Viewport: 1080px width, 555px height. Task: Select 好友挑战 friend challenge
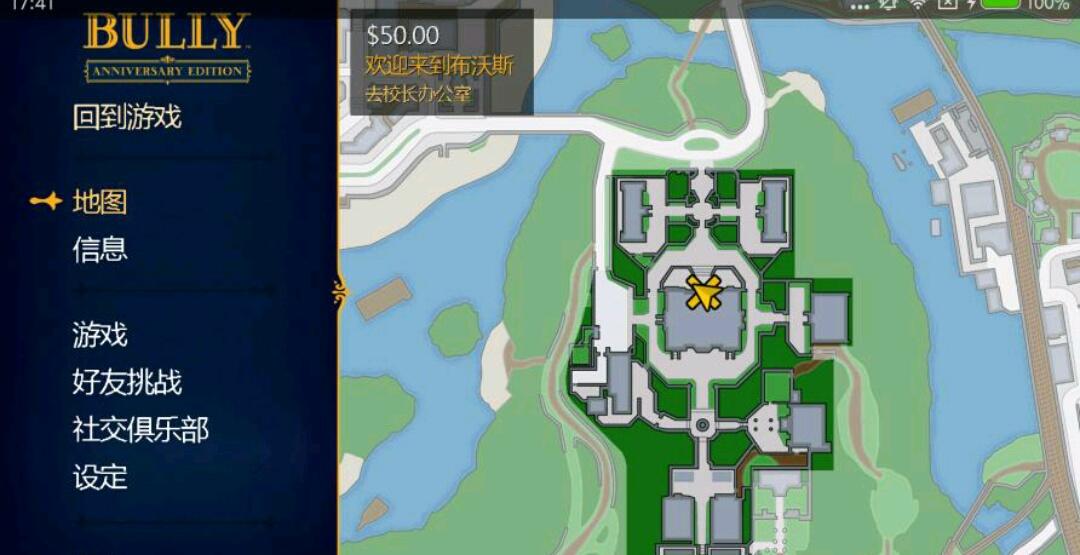(x=127, y=382)
